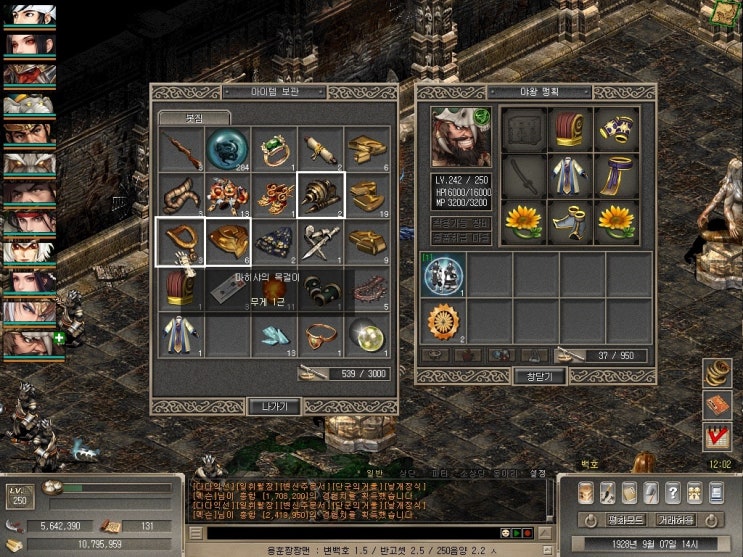Choose the crossed daggers item slot
The height and width of the screenshot is (557, 743).
pyautogui.click(x=320, y=242)
